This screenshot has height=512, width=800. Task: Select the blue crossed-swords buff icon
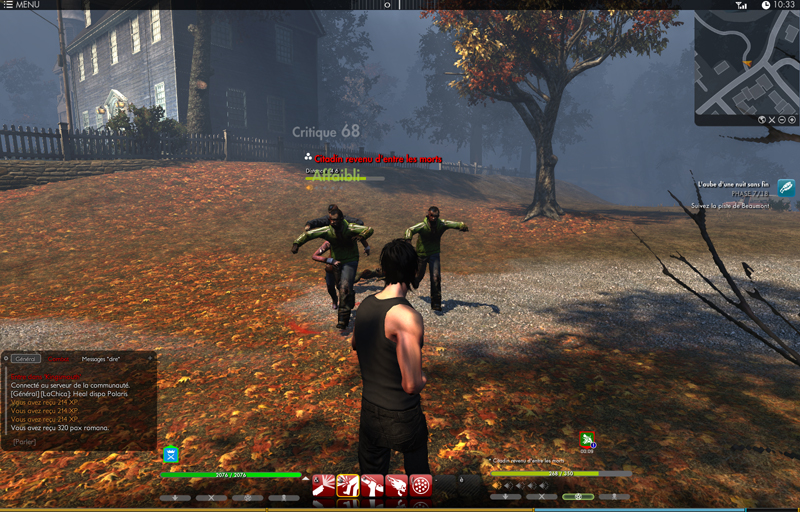pyautogui.click(x=171, y=454)
